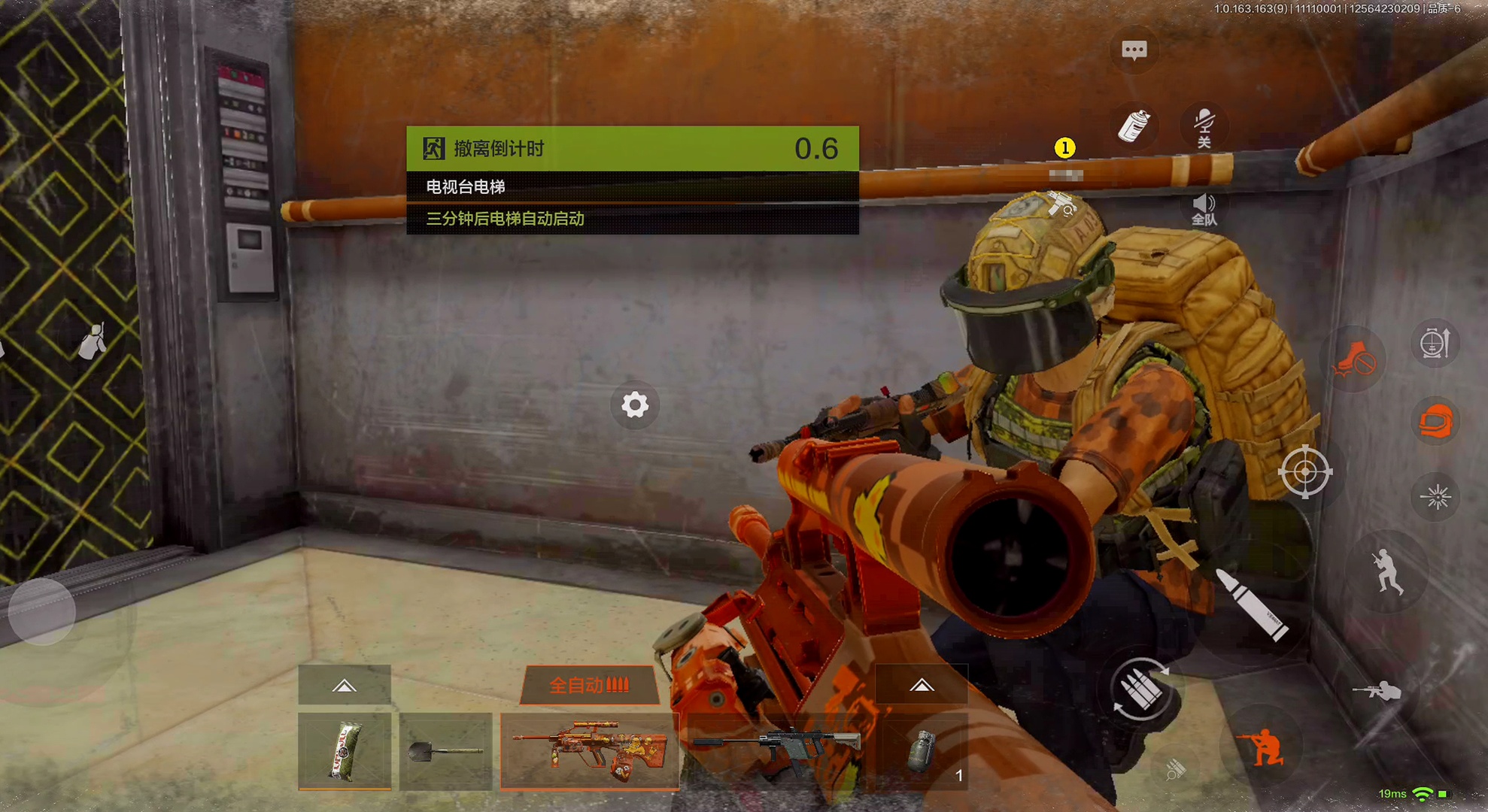Toggle the full-team speaker voice channel

(1204, 209)
